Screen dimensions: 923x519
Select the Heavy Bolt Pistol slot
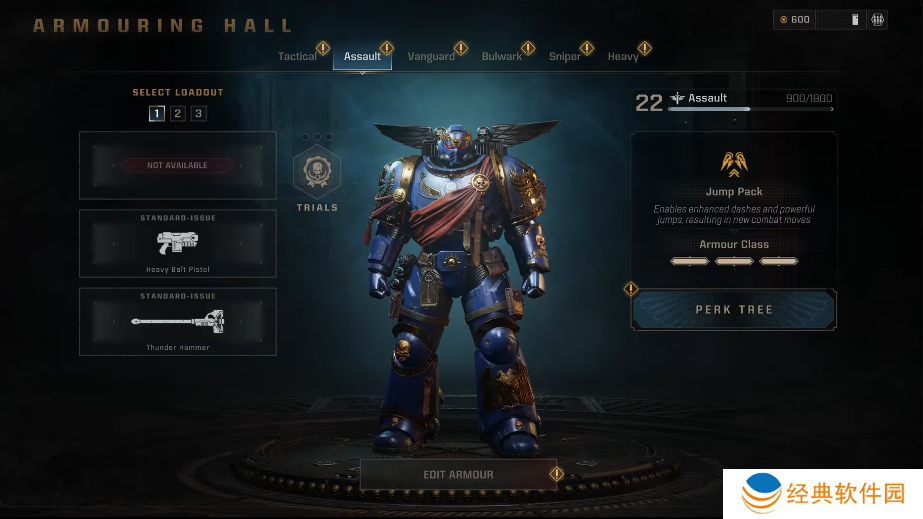coord(178,243)
